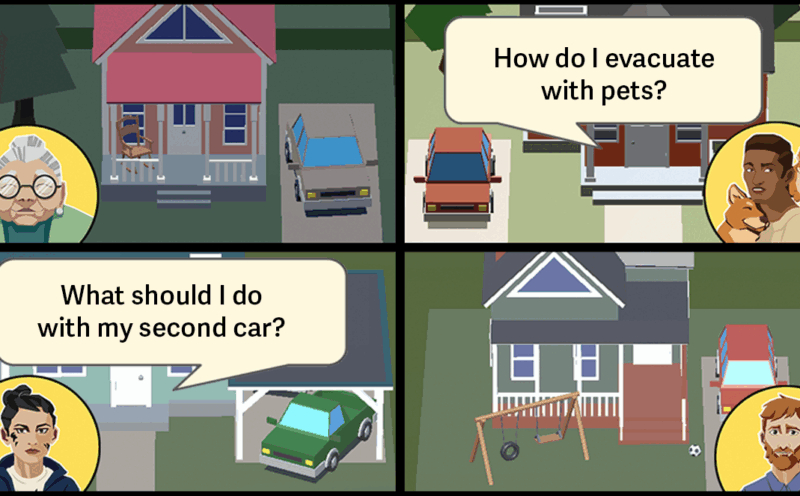Open the "How do I evacuate with pets?" bubble
This screenshot has width=800, height=496.
pos(603,73)
